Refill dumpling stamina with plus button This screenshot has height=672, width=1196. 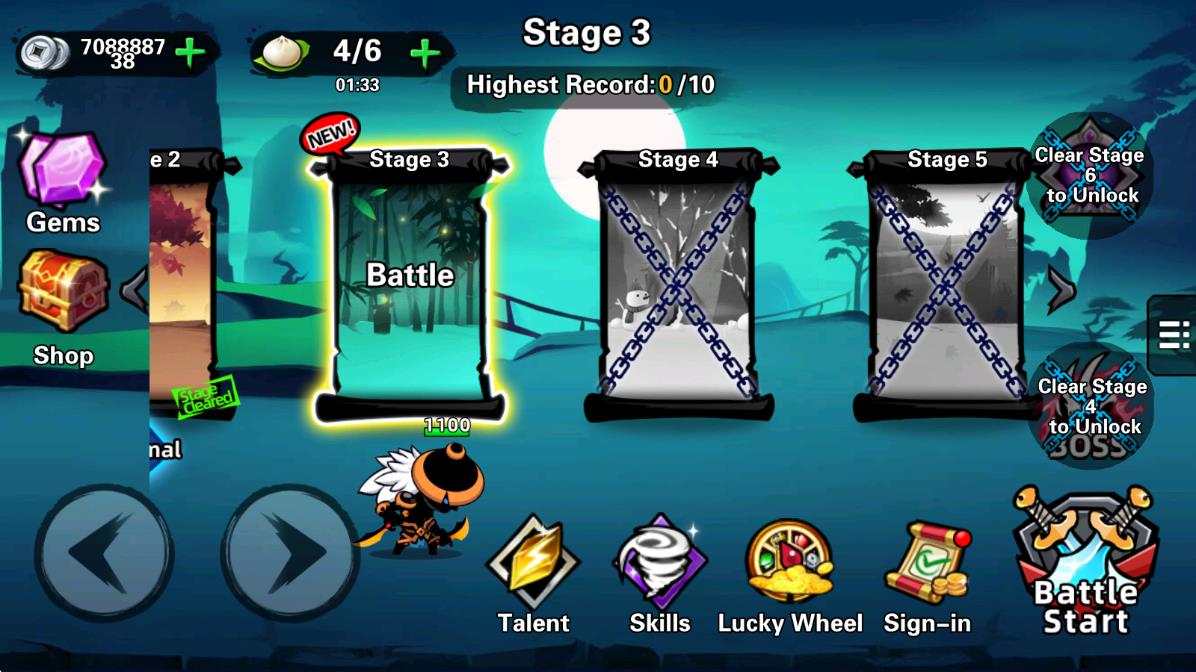click(425, 53)
